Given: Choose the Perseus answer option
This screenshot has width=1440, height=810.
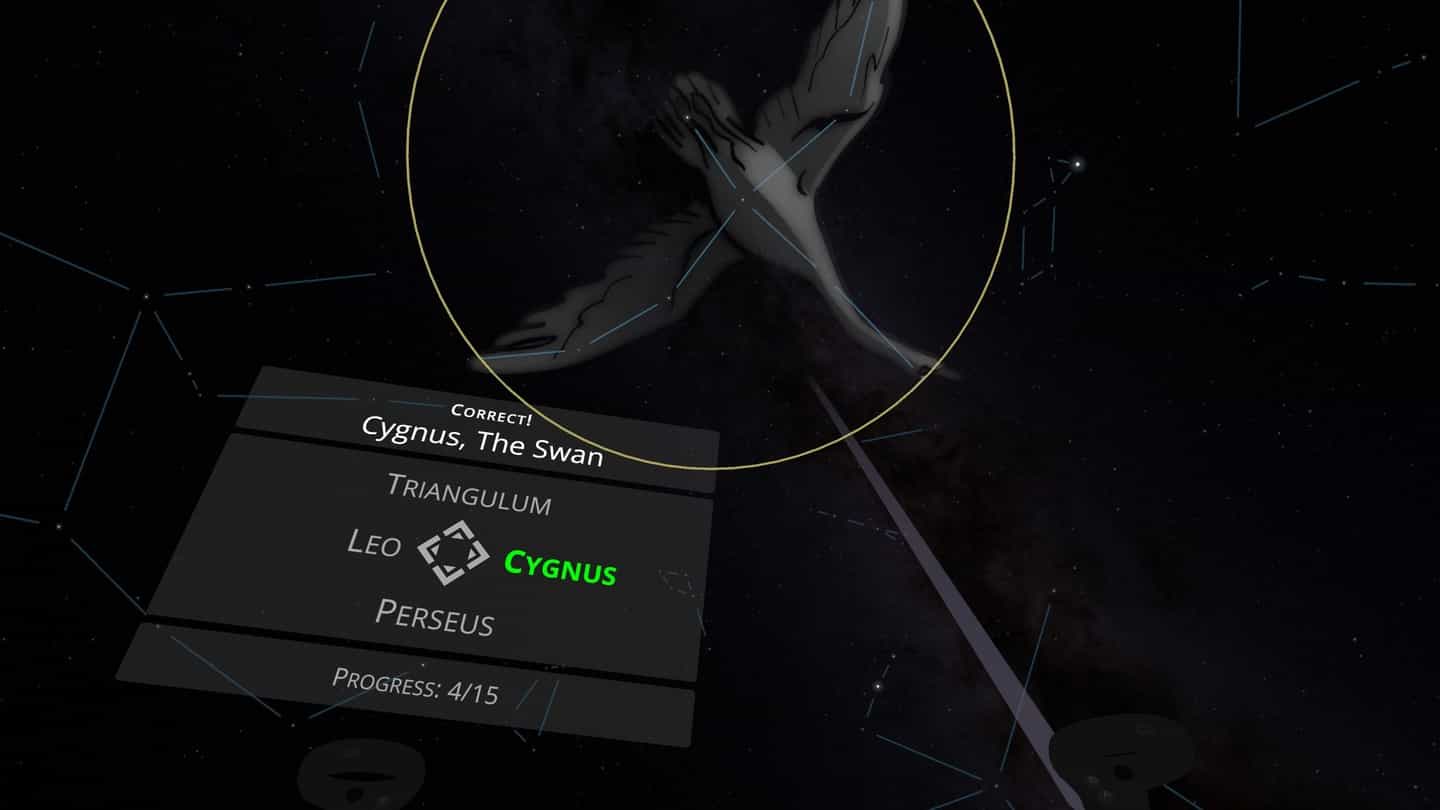Looking at the screenshot, I should click(434, 617).
